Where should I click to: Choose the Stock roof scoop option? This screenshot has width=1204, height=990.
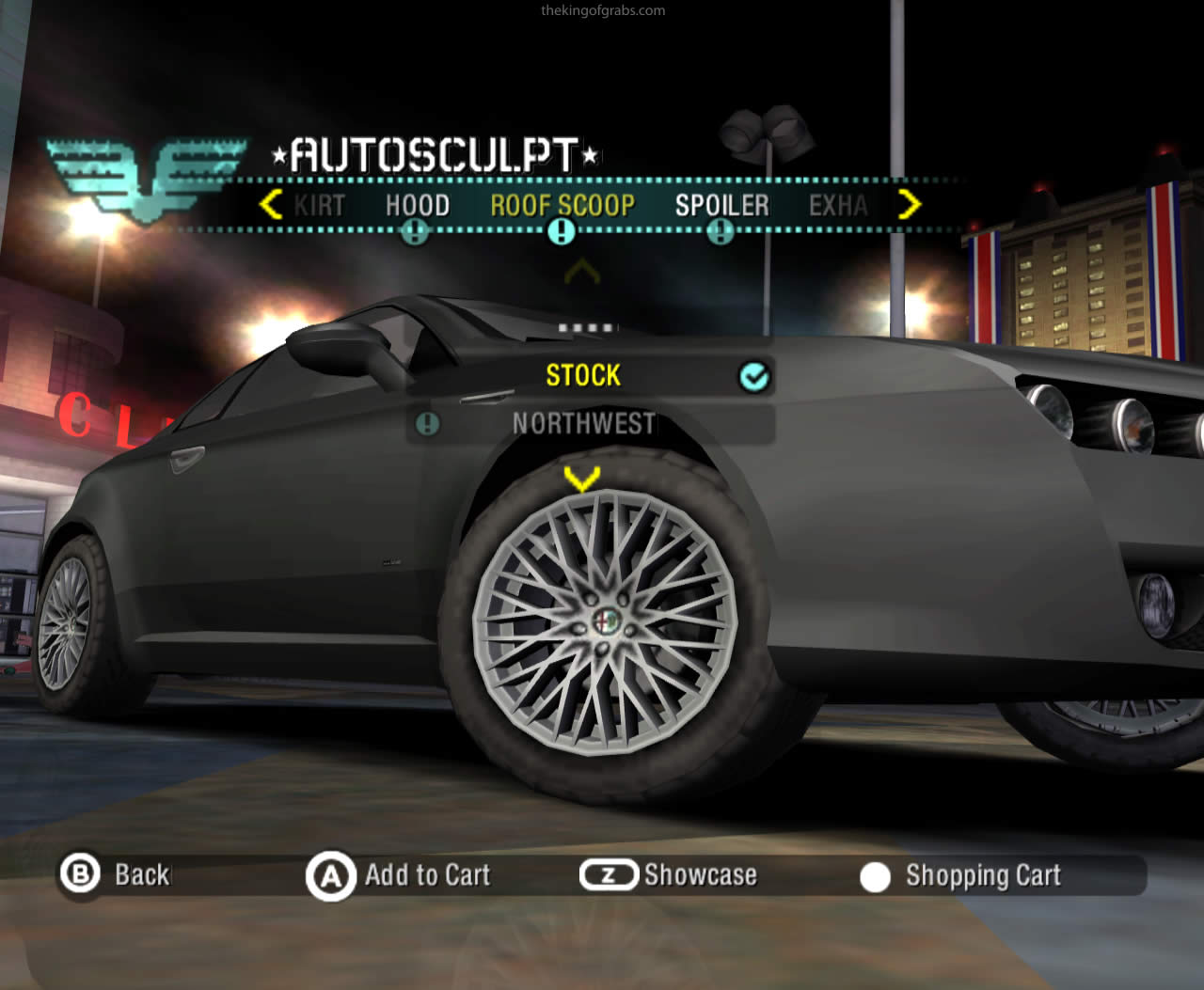pos(583,376)
